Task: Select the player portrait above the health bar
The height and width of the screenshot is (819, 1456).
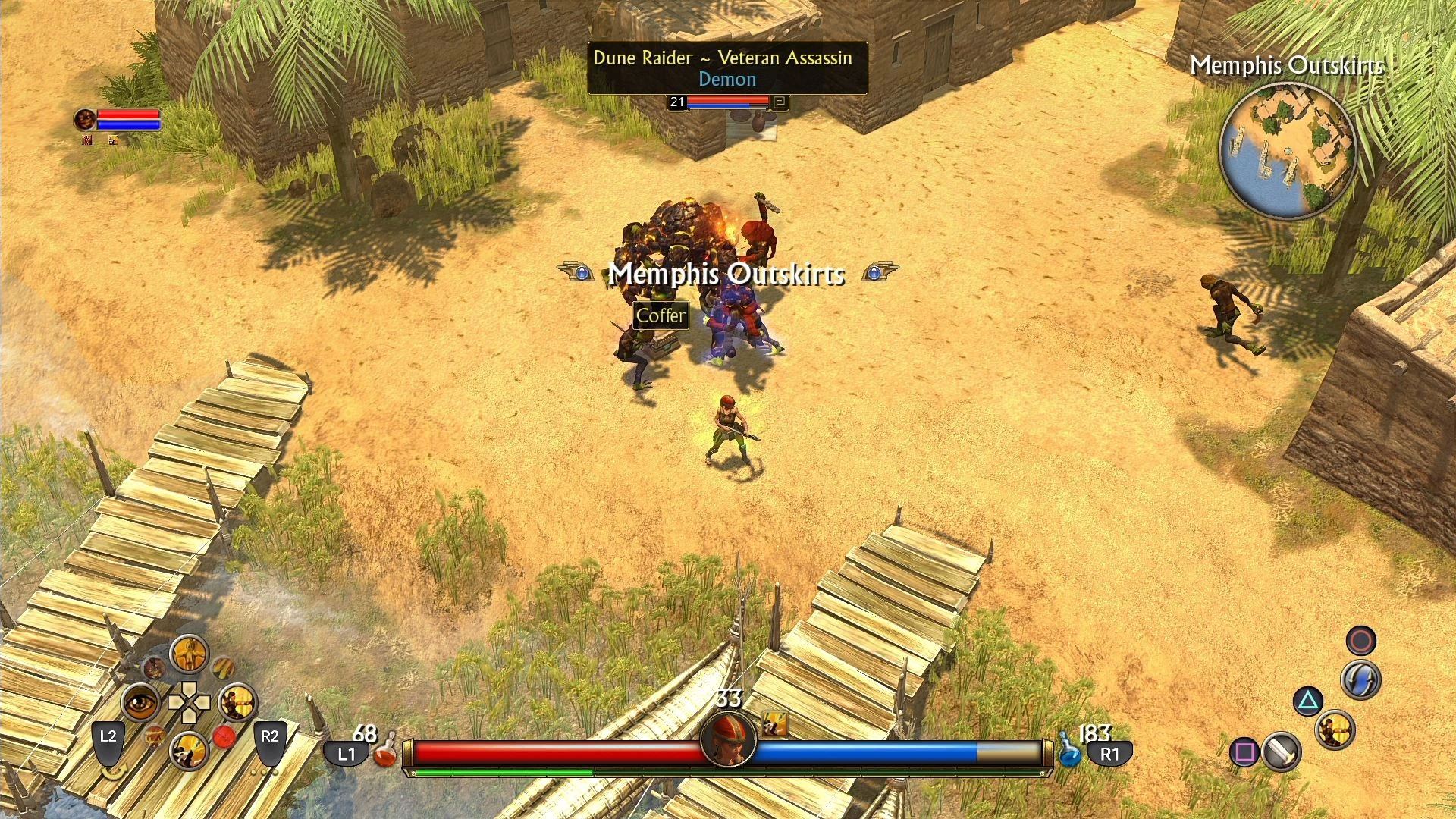Action: pos(727,738)
